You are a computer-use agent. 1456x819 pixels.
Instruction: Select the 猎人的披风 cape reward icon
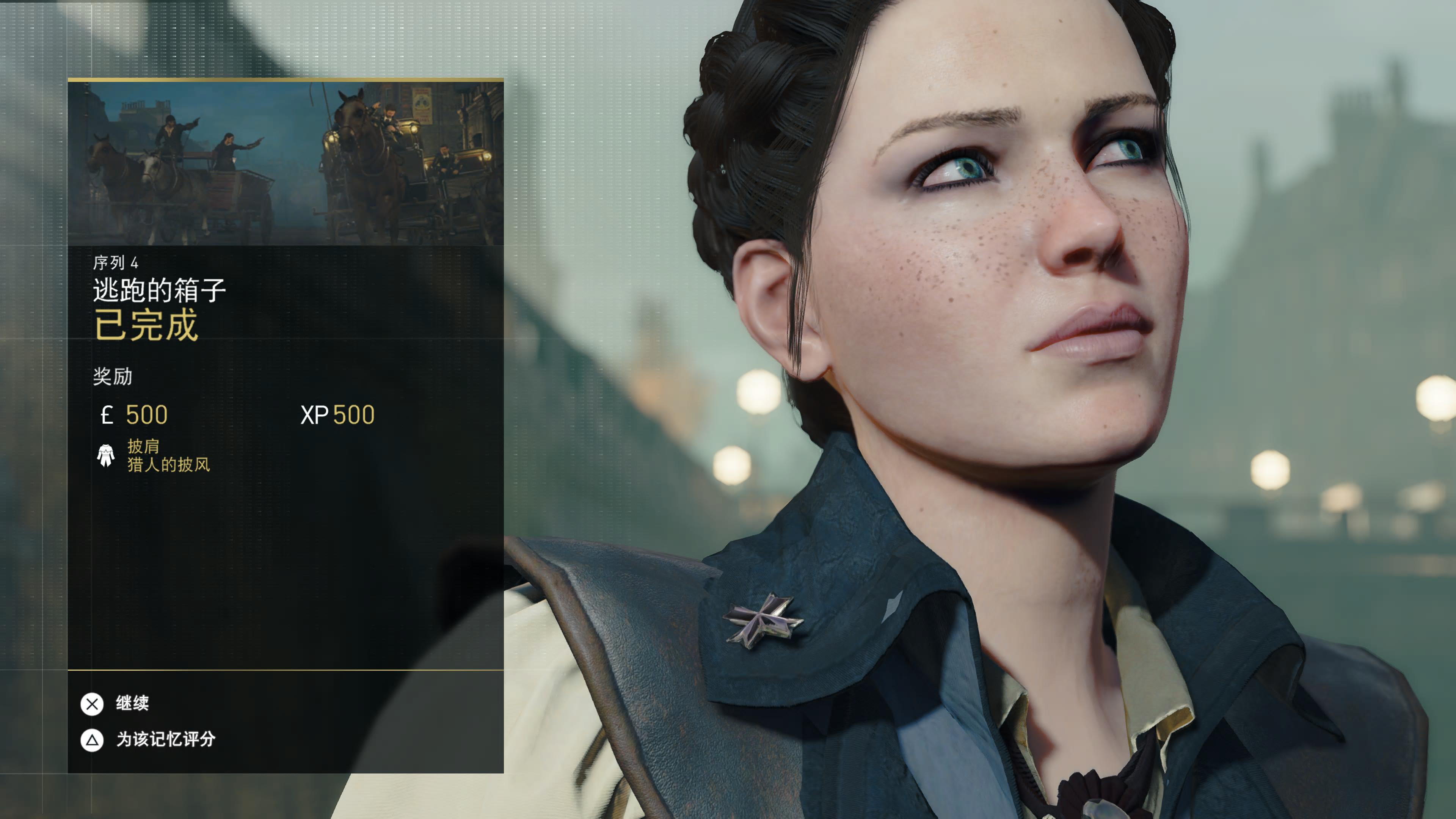point(106,455)
